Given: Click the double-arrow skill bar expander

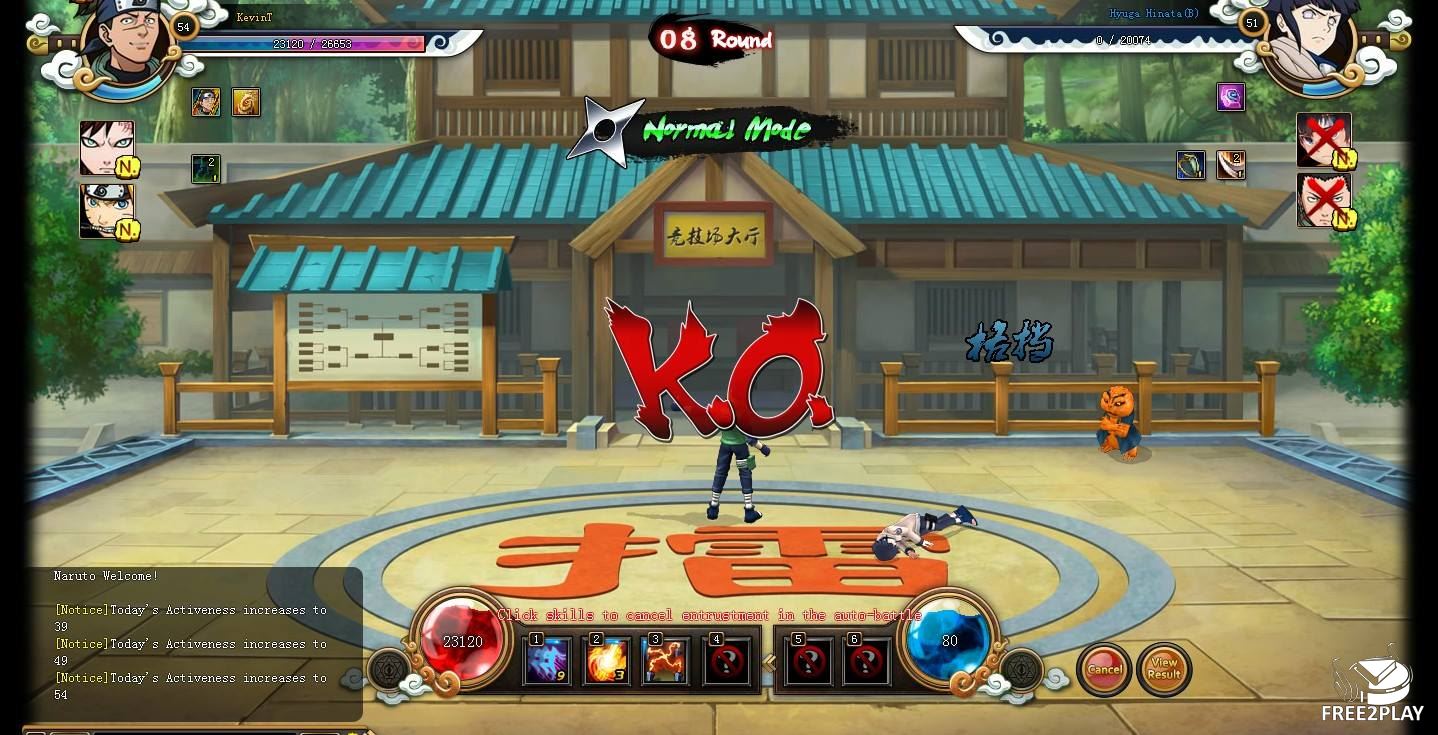Looking at the screenshot, I should [x=769, y=662].
